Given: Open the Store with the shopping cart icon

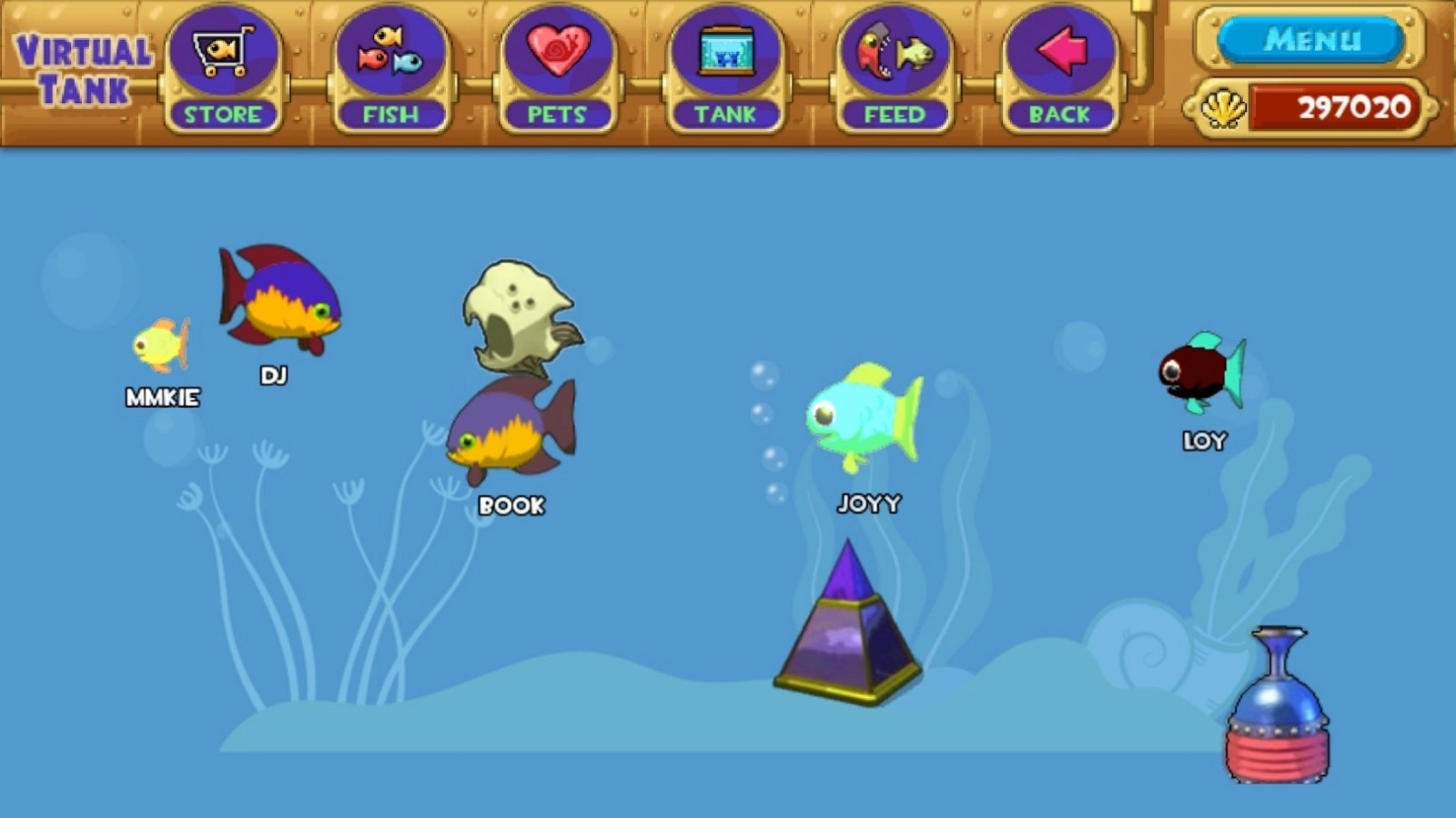Looking at the screenshot, I should [x=222, y=52].
